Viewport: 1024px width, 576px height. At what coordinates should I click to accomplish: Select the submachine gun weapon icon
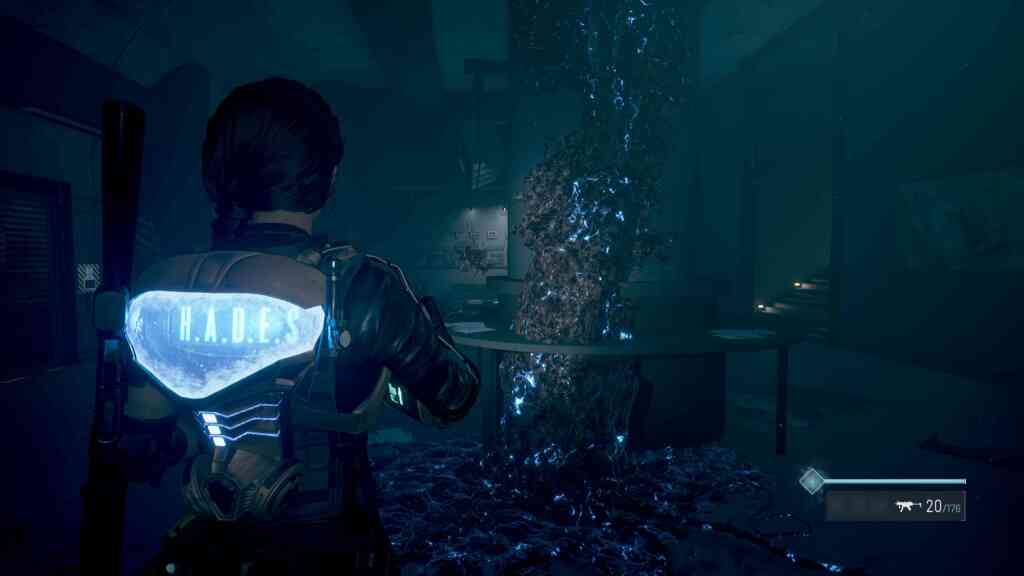pyautogui.click(x=908, y=506)
